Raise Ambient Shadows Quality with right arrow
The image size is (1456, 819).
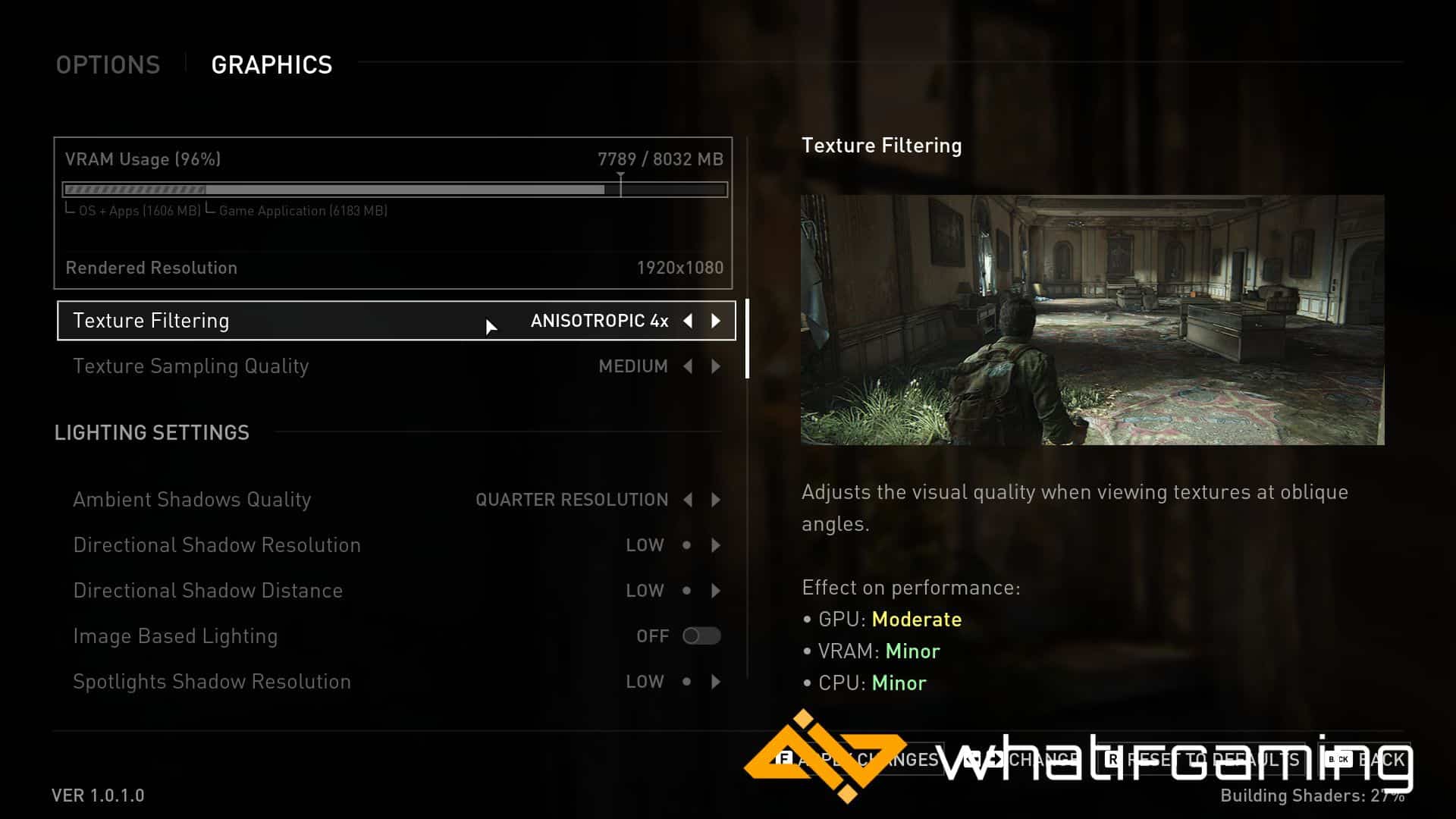[x=716, y=500]
